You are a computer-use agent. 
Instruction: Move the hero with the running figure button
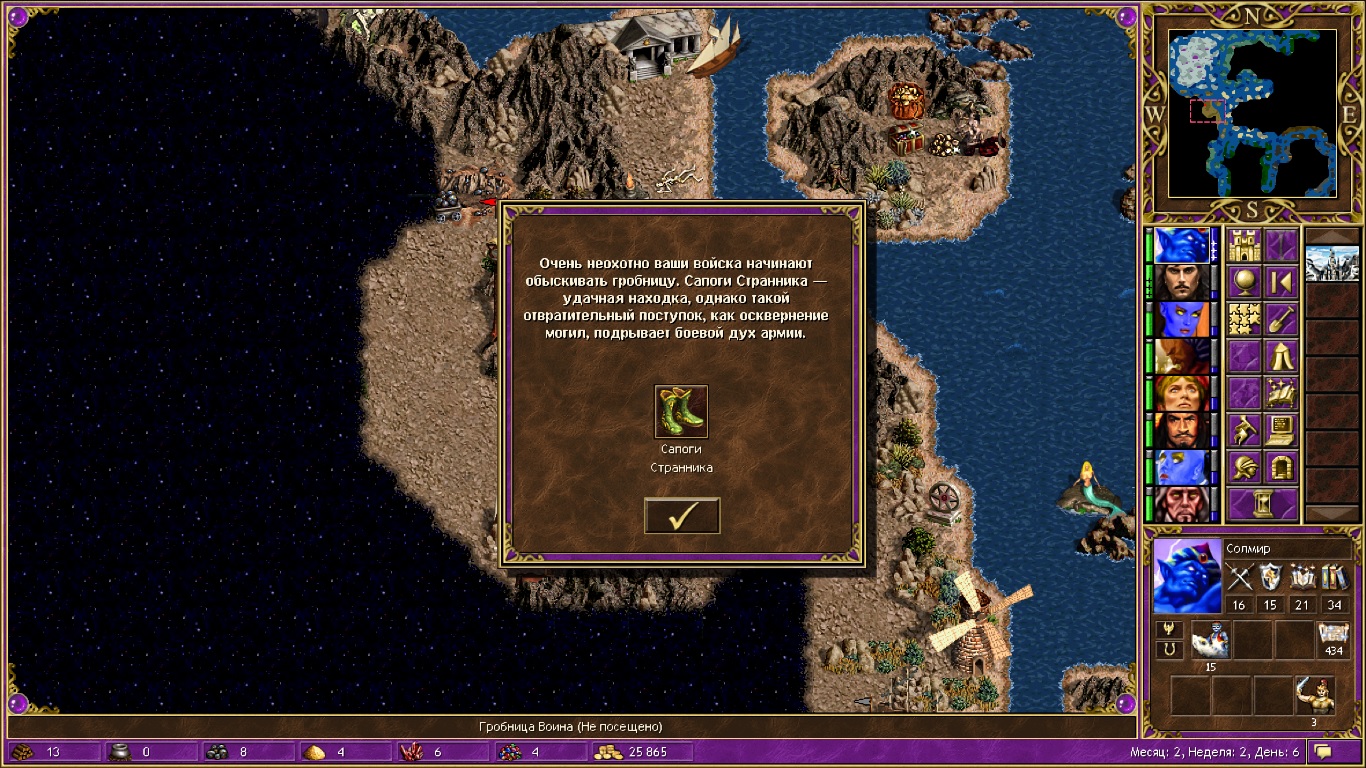pos(1244,429)
